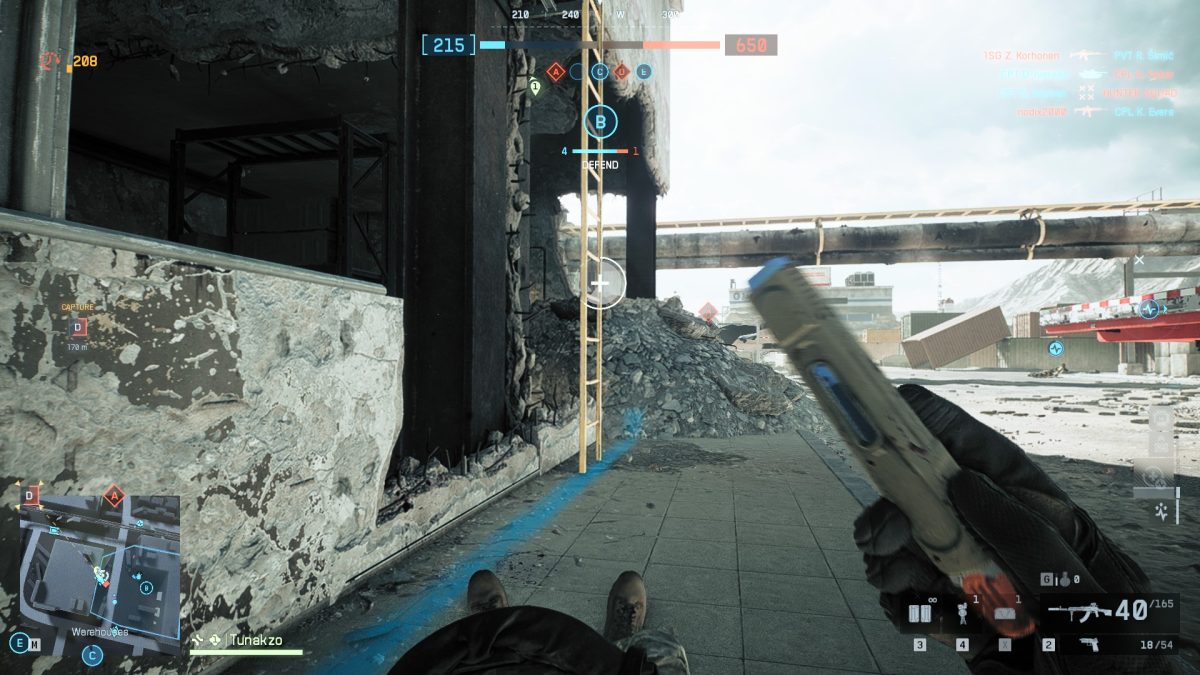Select squadmate Tunakzo's name entry

point(255,639)
